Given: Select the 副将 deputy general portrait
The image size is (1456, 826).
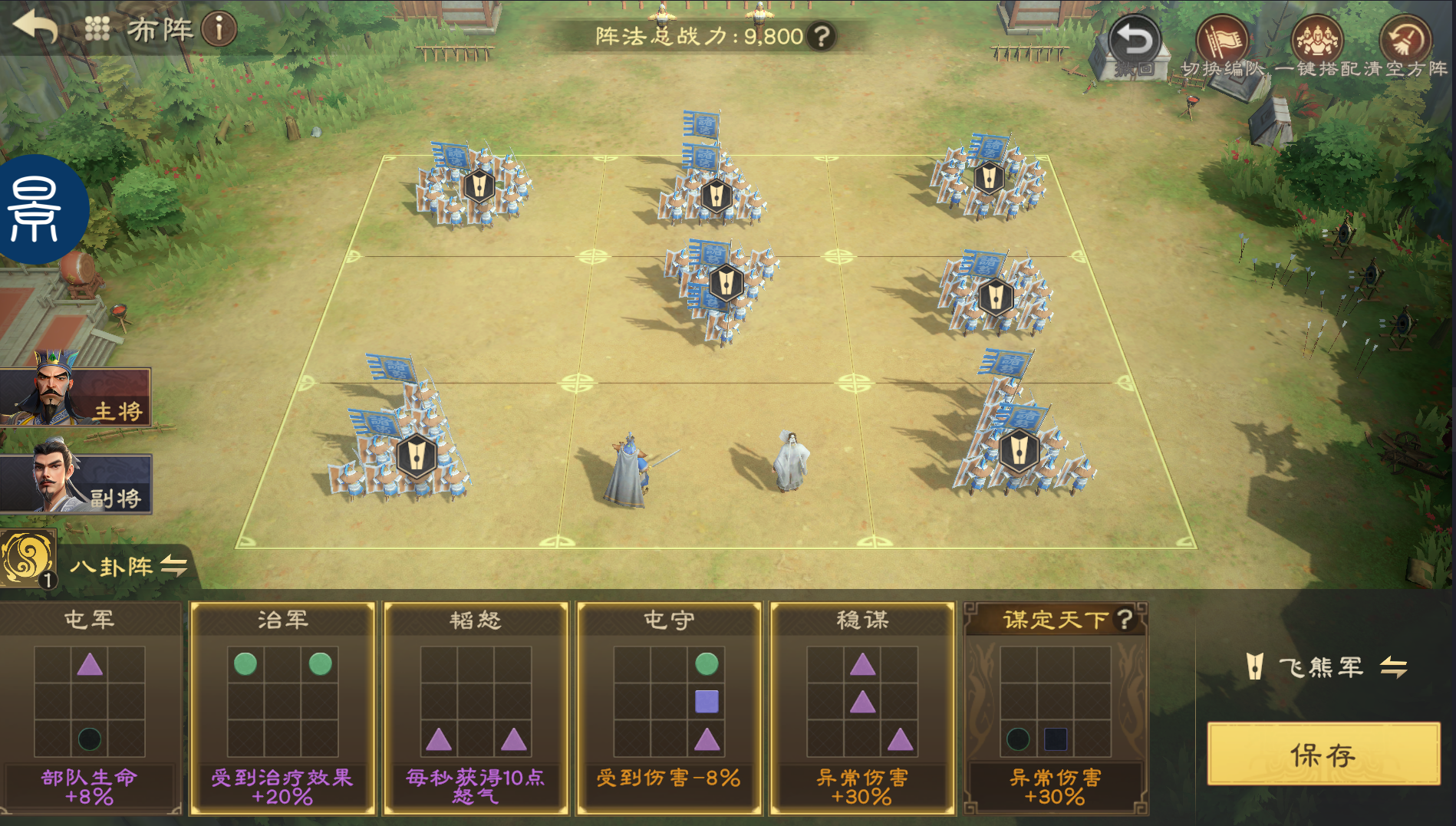Looking at the screenshot, I should tap(75, 483).
